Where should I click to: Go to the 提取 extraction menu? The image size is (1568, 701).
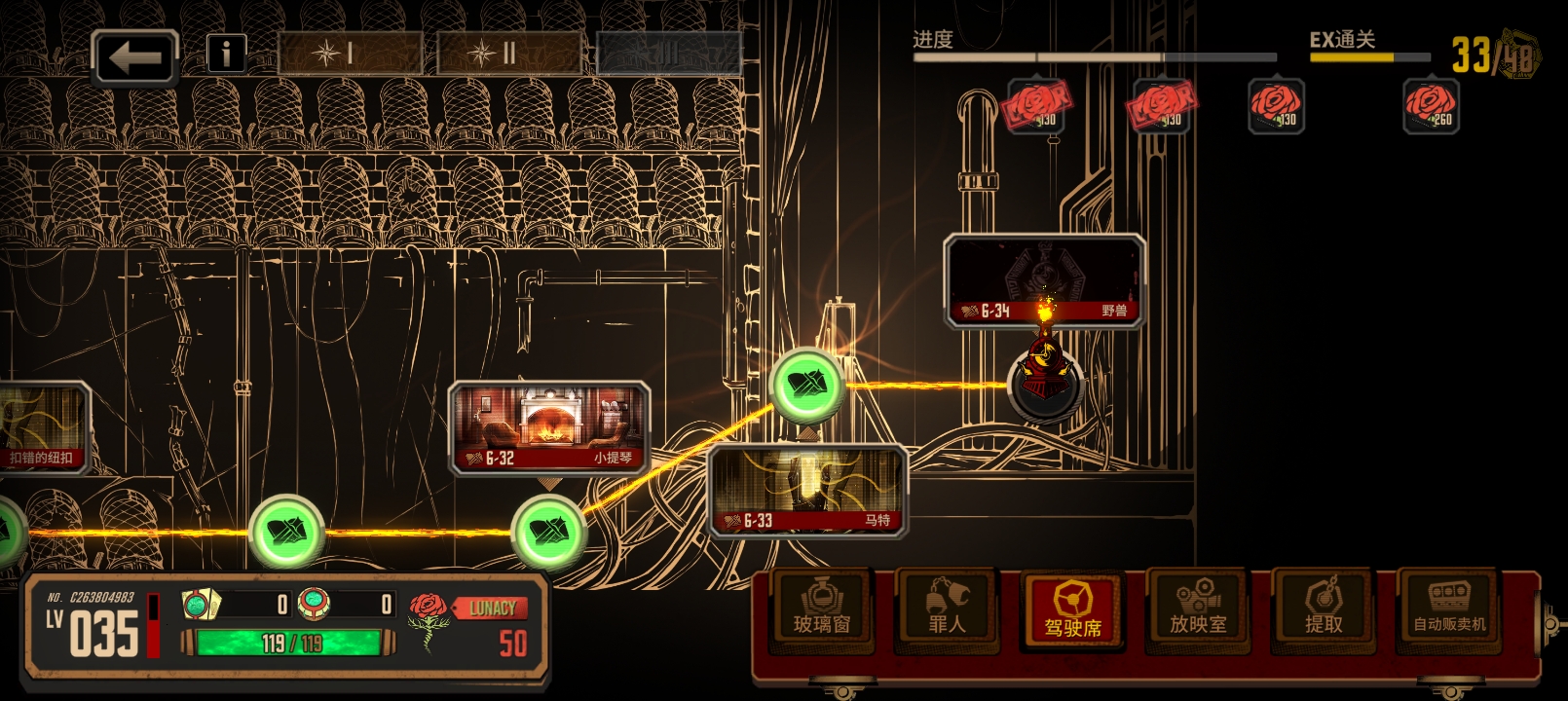[1323, 608]
